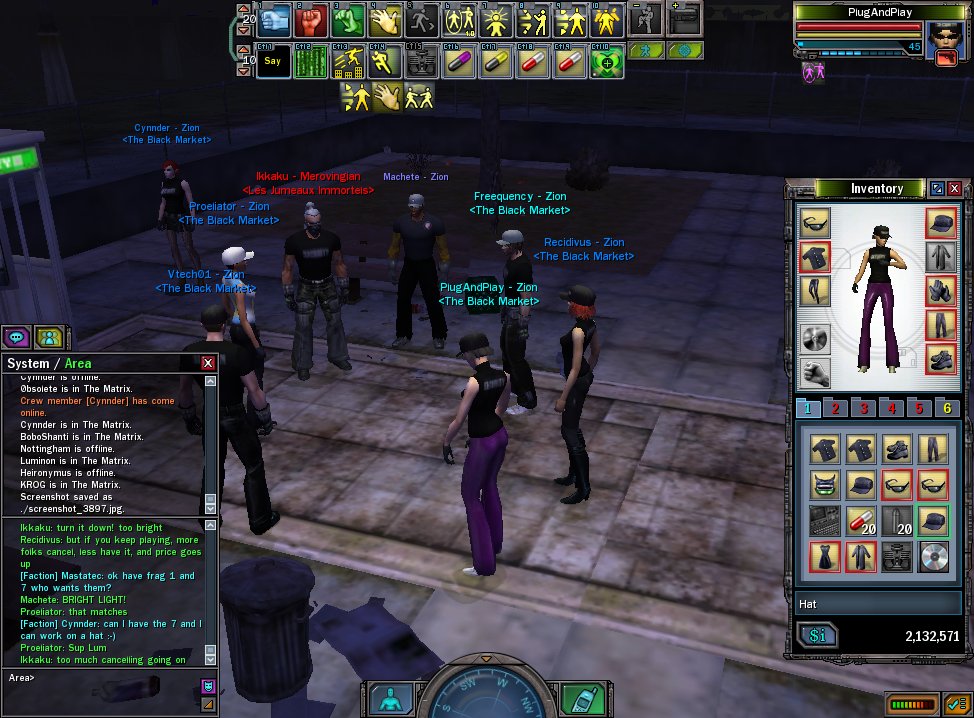This screenshot has height=718, width=974.
Task: Open inventory tab 6
Action: click(x=945, y=408)
